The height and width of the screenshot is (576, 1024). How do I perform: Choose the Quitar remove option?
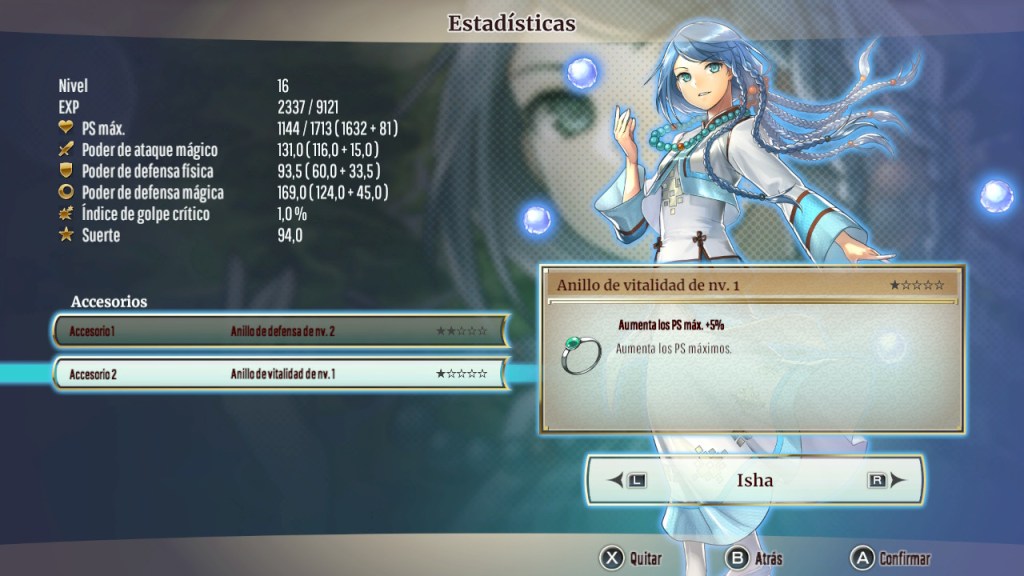point(631,558)
